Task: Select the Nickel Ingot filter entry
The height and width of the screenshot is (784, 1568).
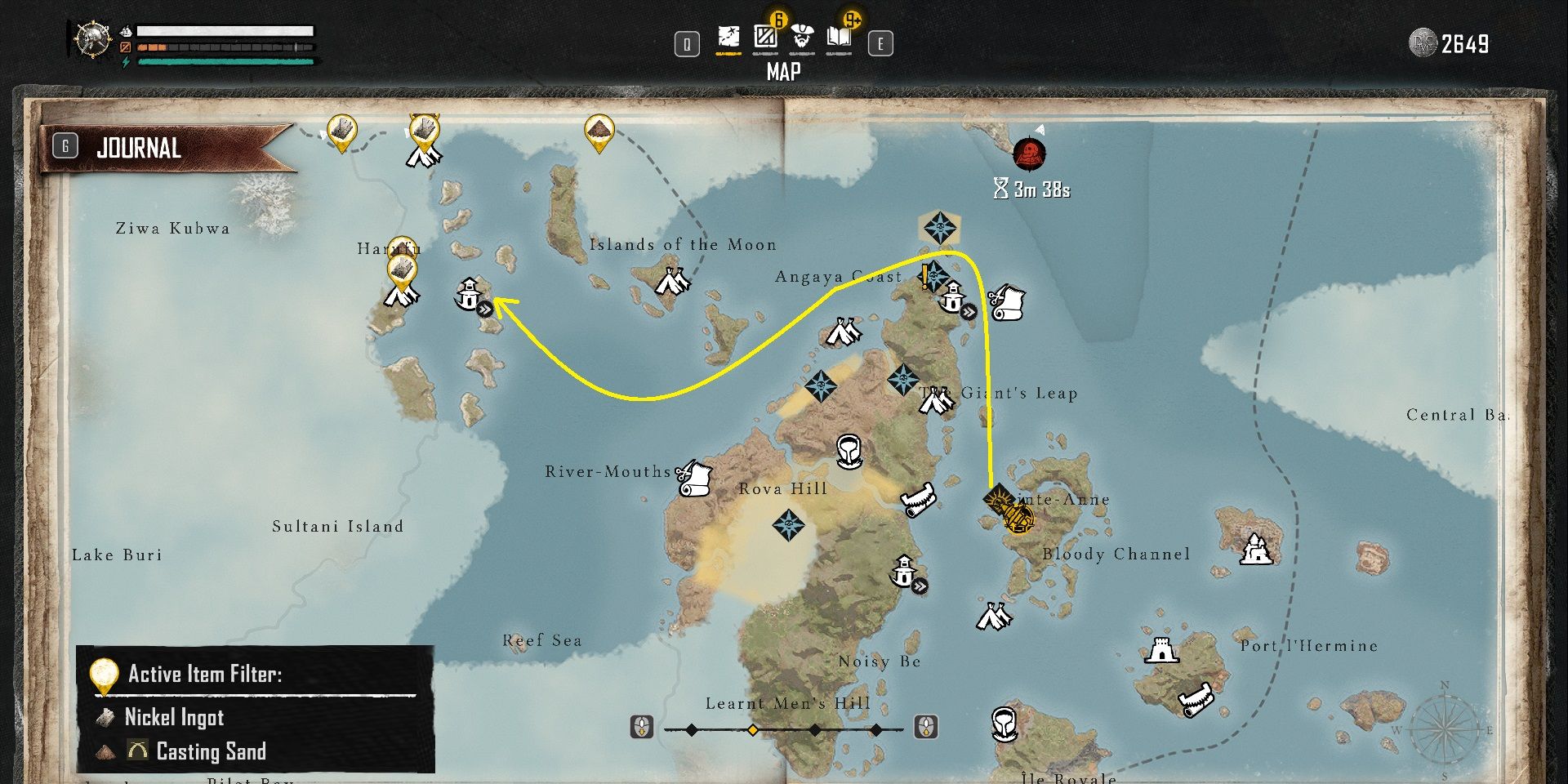Action: coord(174,717)
